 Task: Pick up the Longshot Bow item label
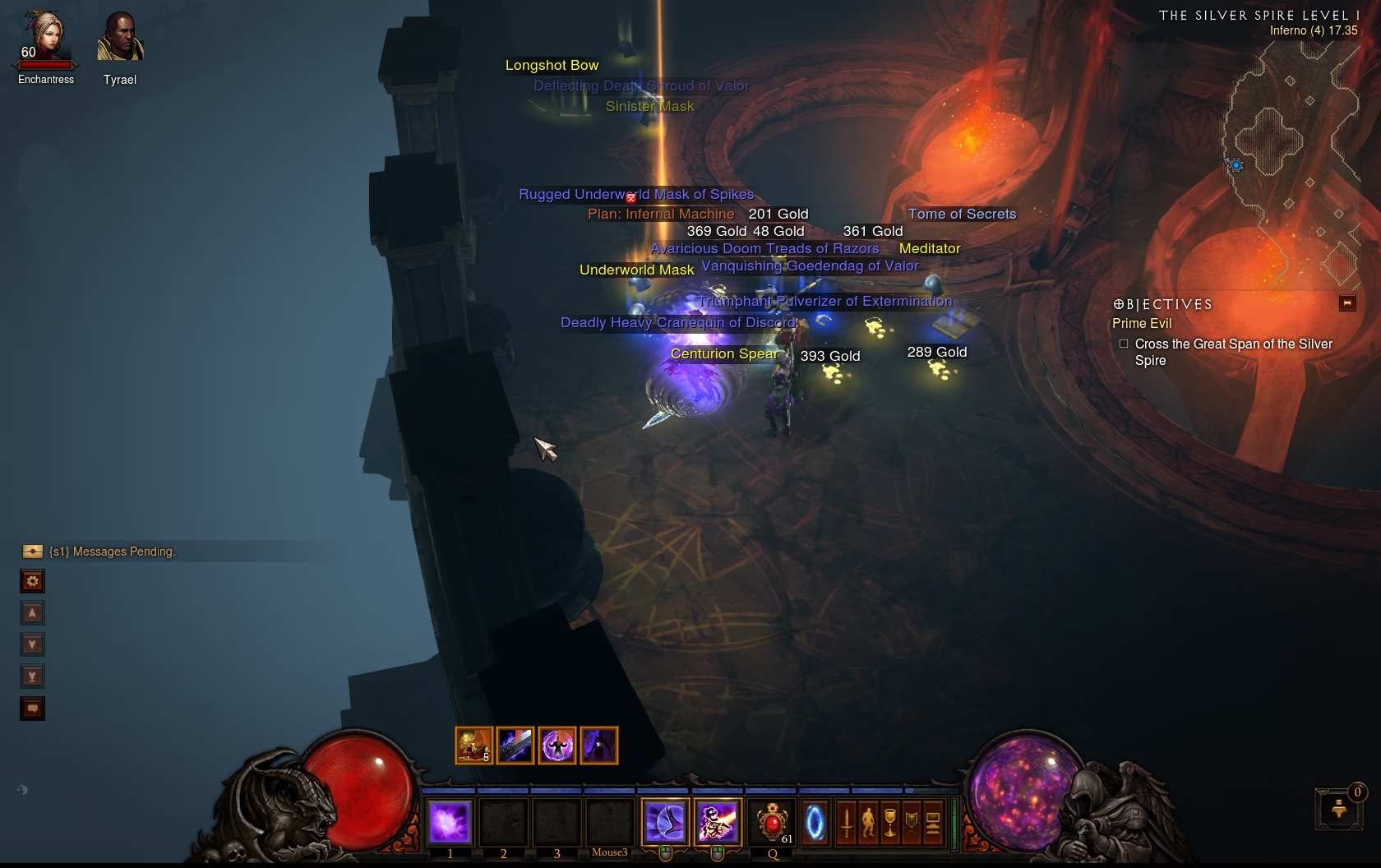pos(552,66)
